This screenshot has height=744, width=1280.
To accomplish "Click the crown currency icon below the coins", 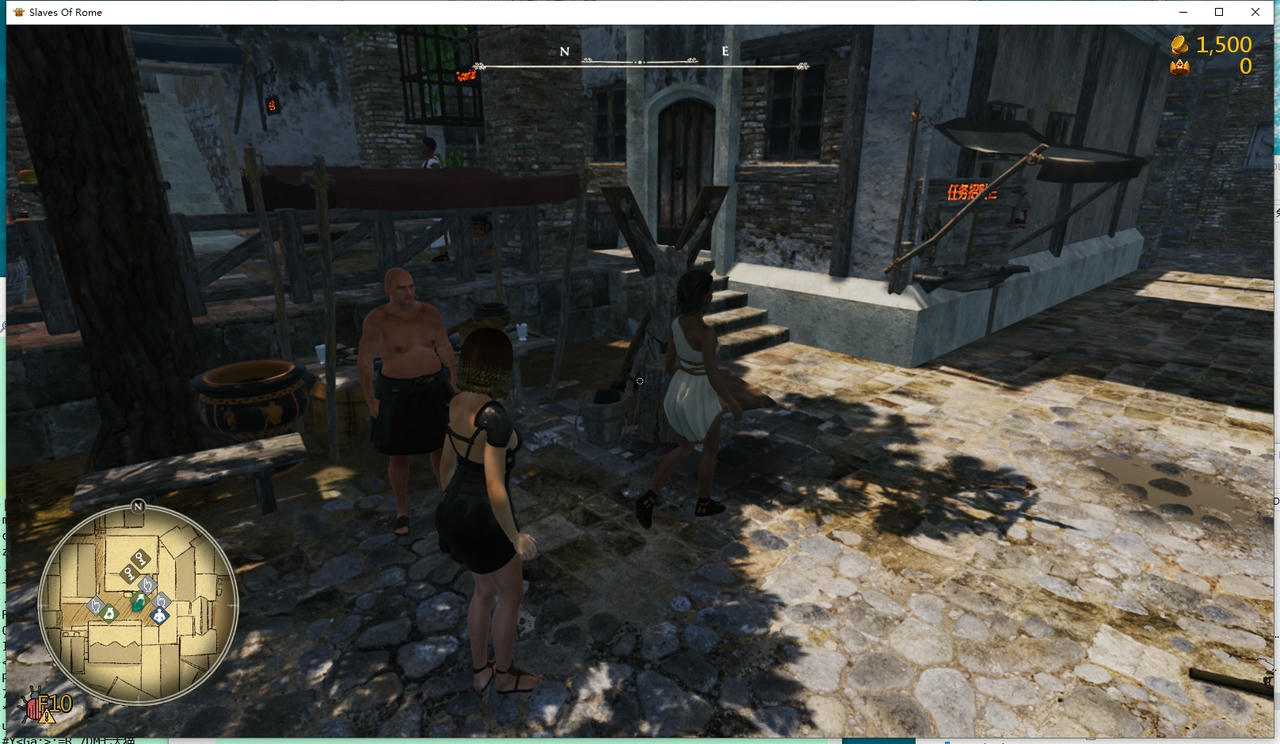I will click(x=1178, y=65).
